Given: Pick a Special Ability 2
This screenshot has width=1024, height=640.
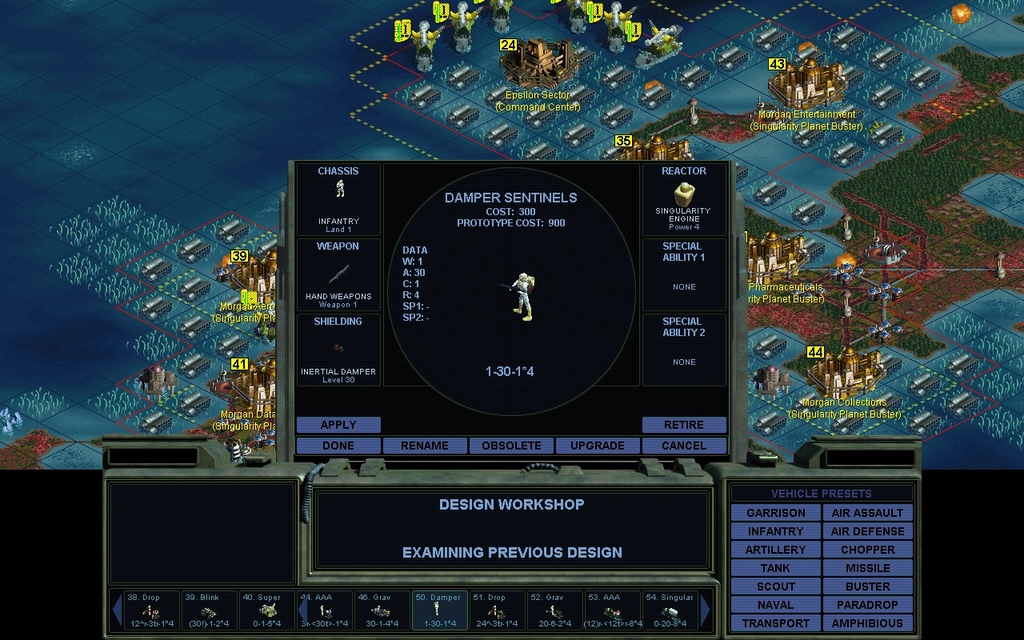Looking at the screenshot, I should click(684, 350).
